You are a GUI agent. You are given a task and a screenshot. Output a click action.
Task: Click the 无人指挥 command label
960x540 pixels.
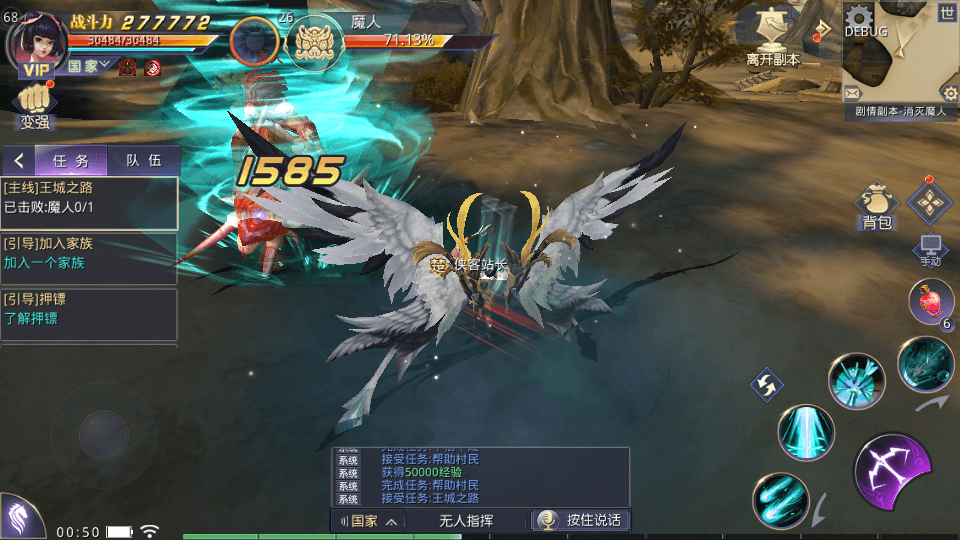coord(466,521)
